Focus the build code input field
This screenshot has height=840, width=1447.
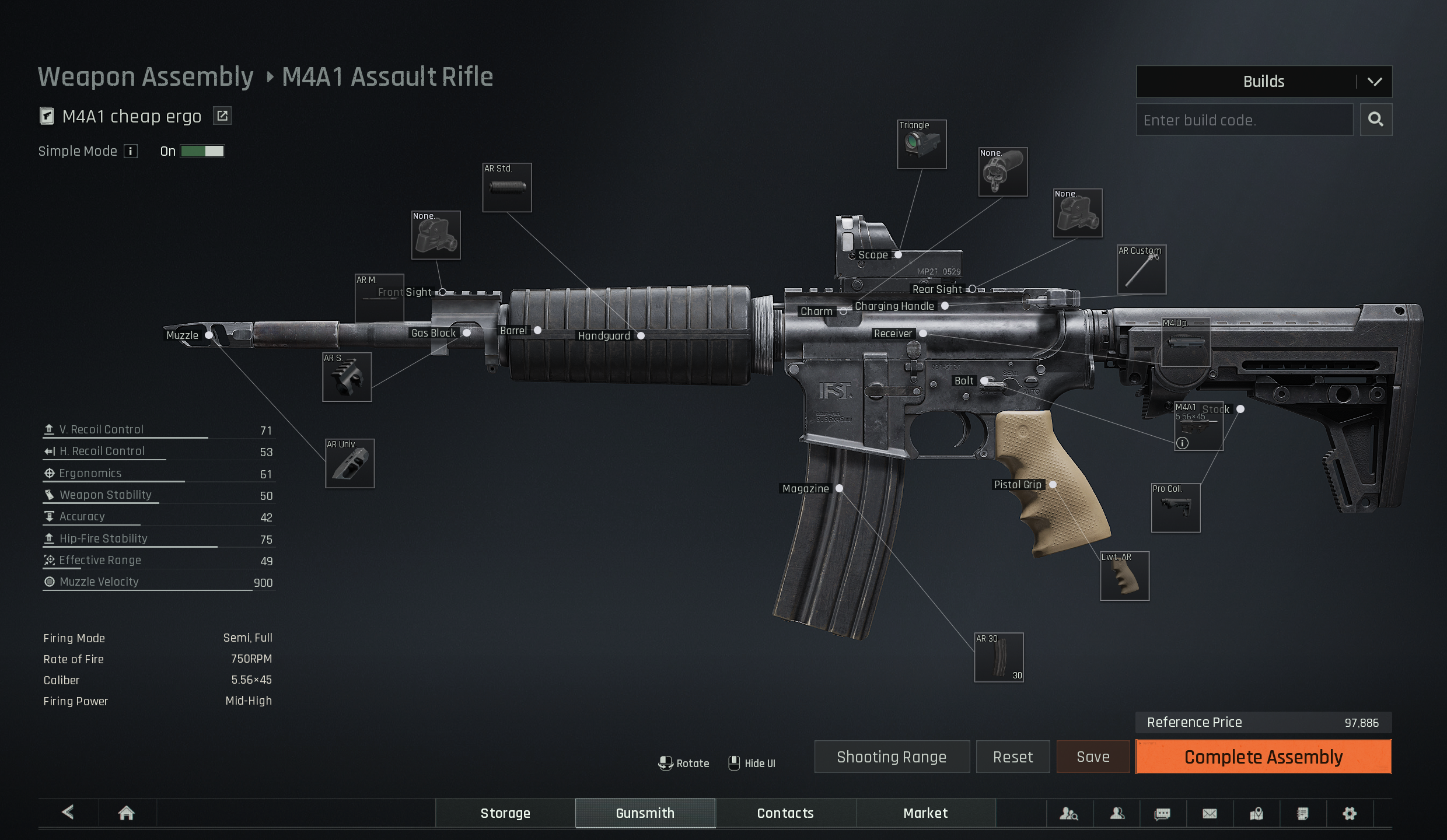click(1244, 120)
